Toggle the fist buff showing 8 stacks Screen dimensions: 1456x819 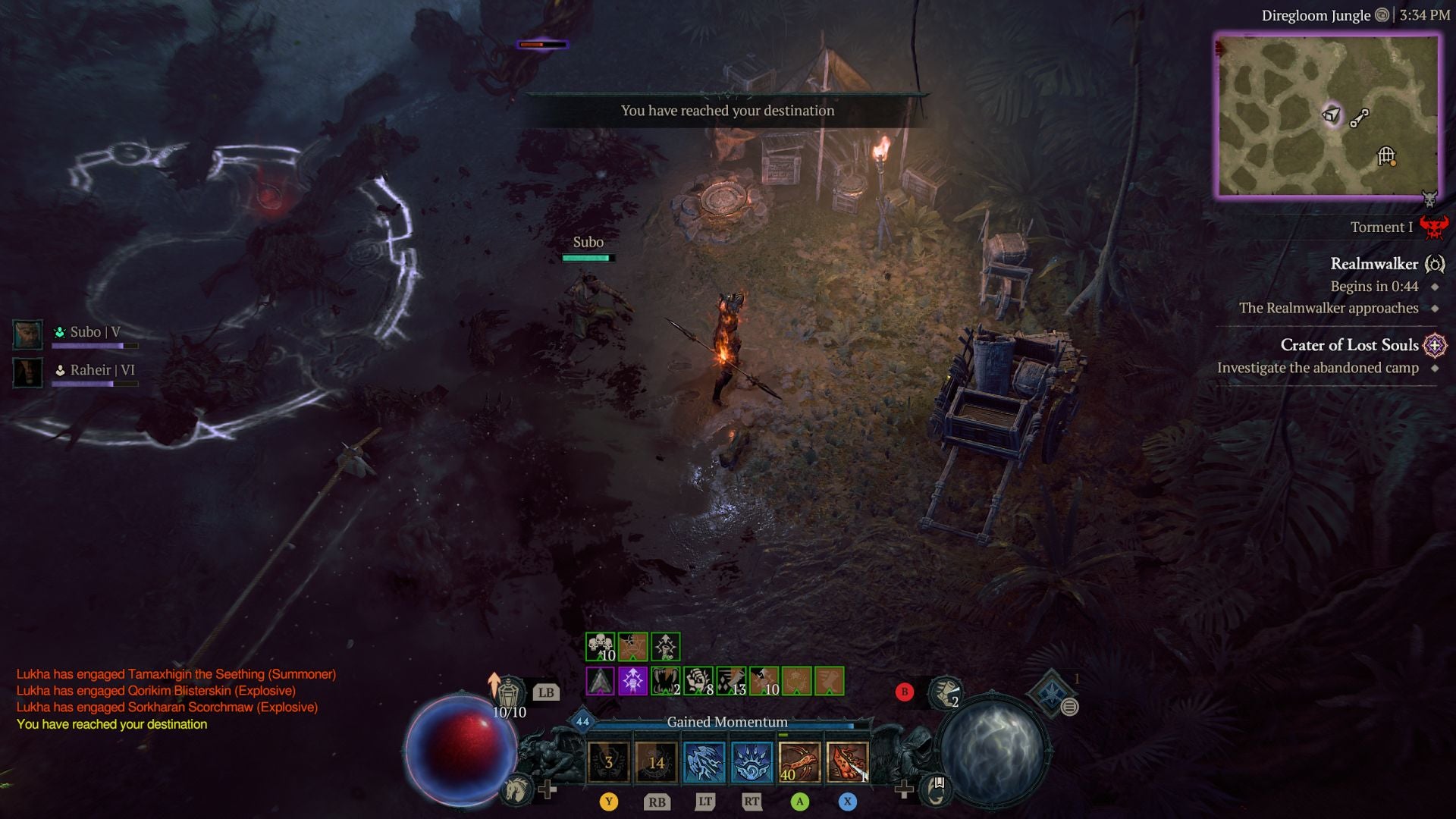699,679
